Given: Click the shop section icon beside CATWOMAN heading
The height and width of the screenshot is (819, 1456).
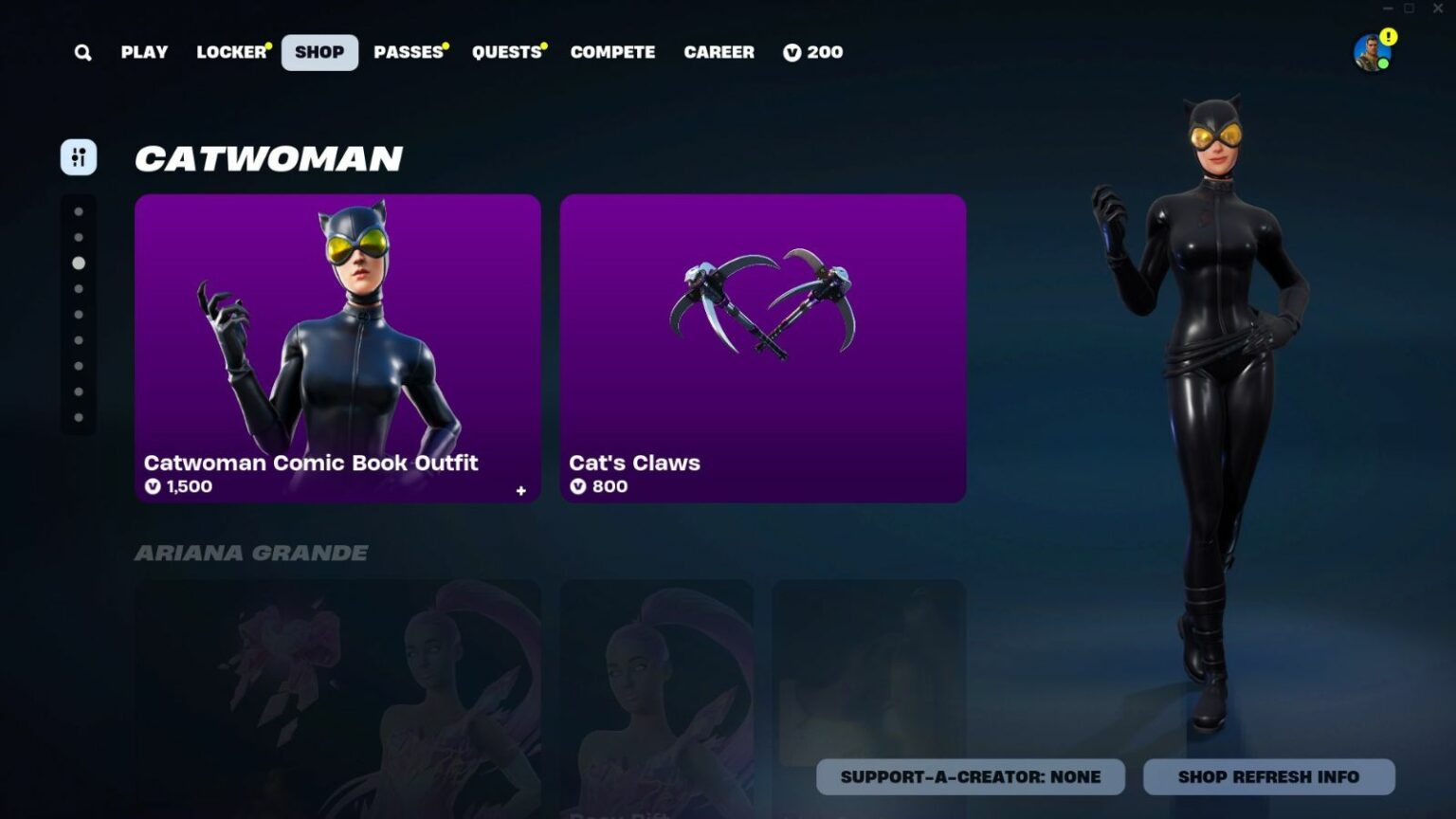Looking at the screenshot, I should [79, 157].
